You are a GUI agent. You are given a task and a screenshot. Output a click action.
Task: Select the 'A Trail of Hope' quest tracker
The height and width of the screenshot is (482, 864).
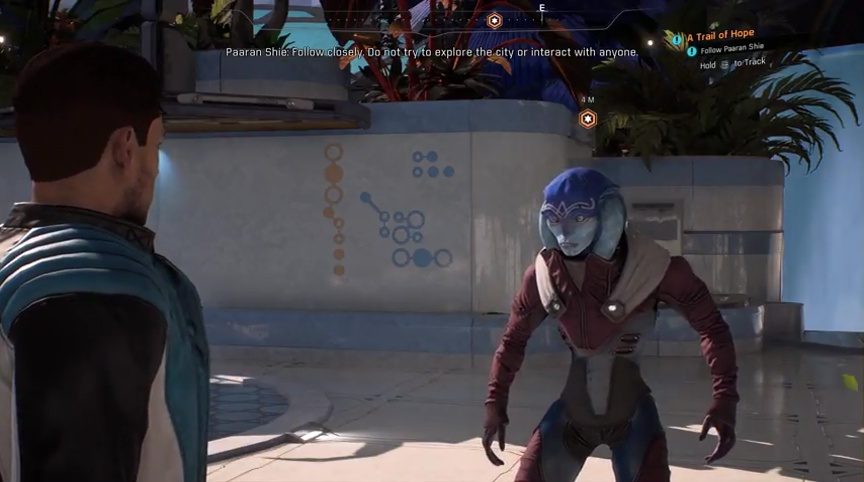point(719,35)
